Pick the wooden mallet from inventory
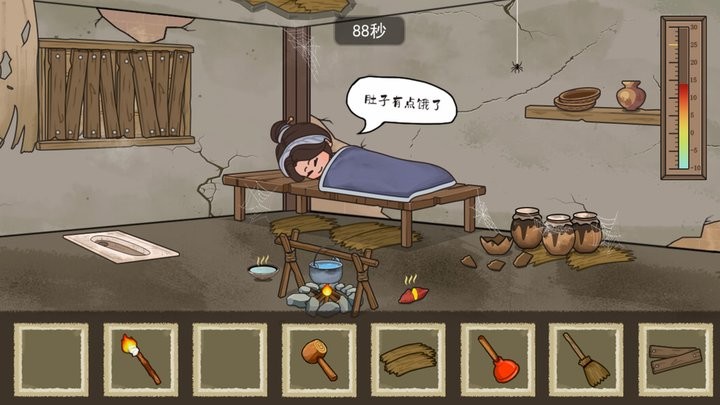This screenshot has width=720, height=405. (x=319, y=359)
